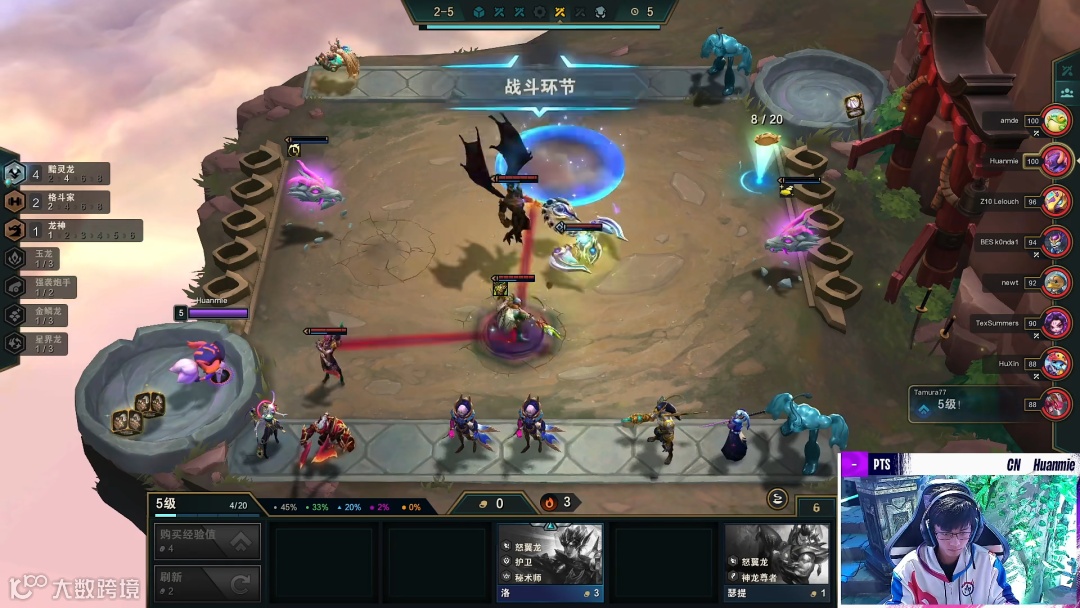Choose TexSummers in the player list
Screen dimensions: 1080x608
(1055, 323)
